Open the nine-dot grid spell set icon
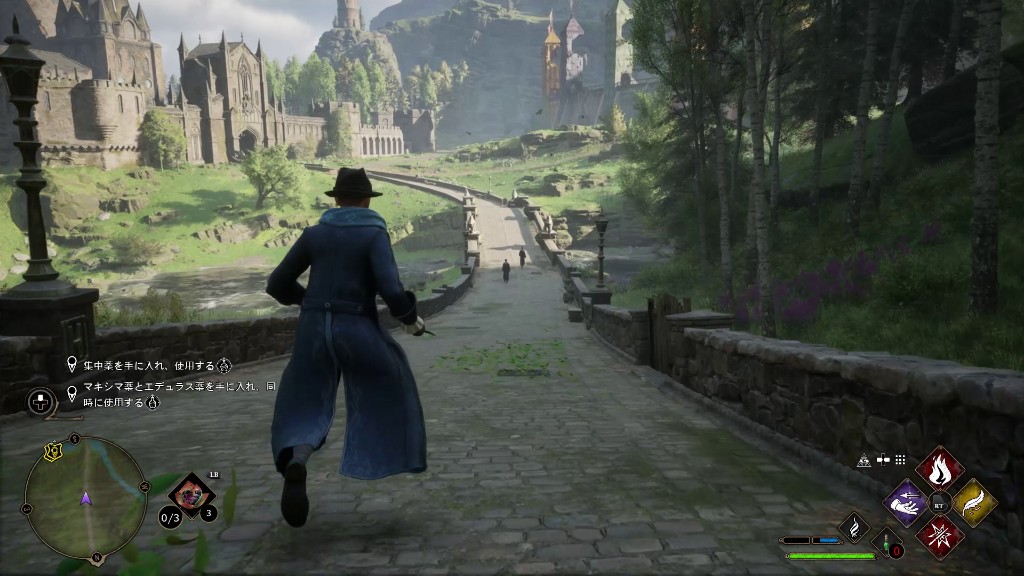Viewport: 1024px width, 576px height. click(900, 460)
